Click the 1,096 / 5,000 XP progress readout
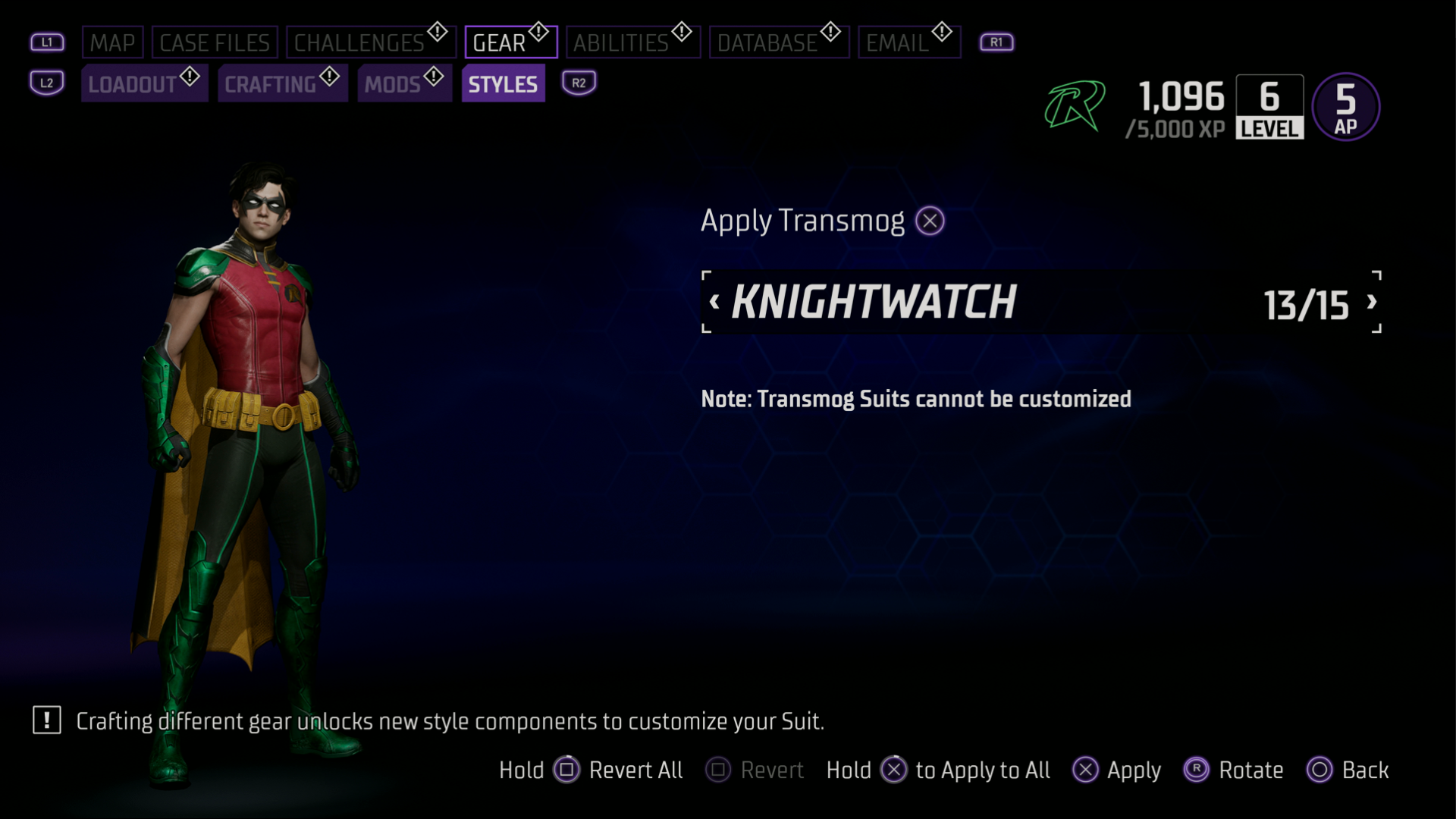 click(x=1176, y=110)
